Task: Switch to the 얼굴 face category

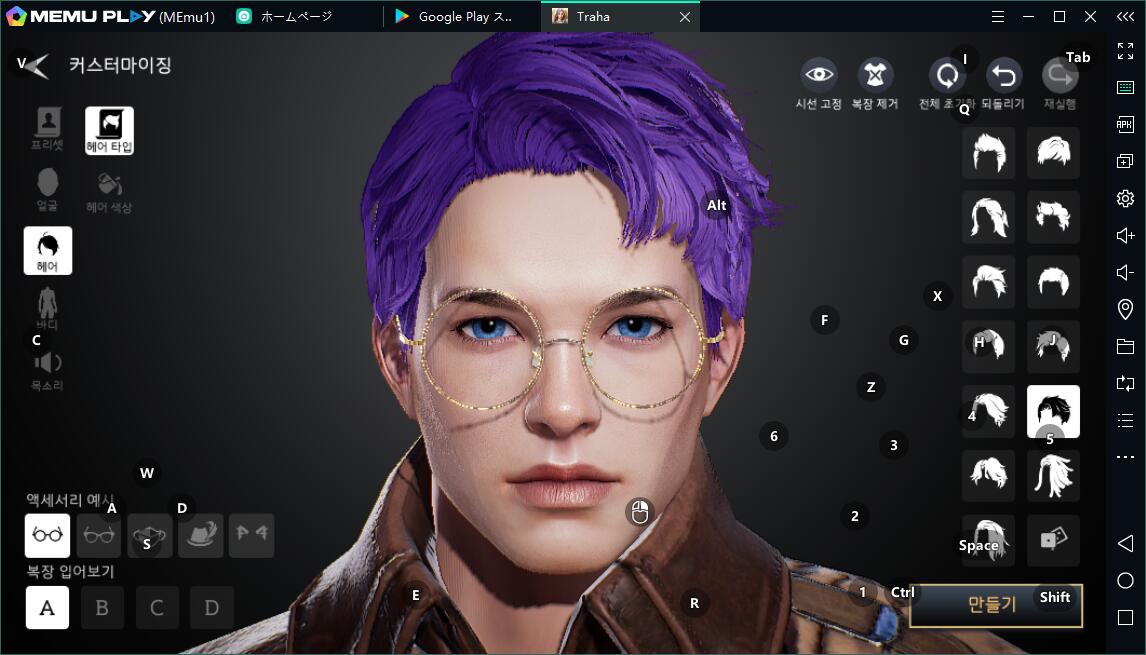Action: (x=47, y=189)
